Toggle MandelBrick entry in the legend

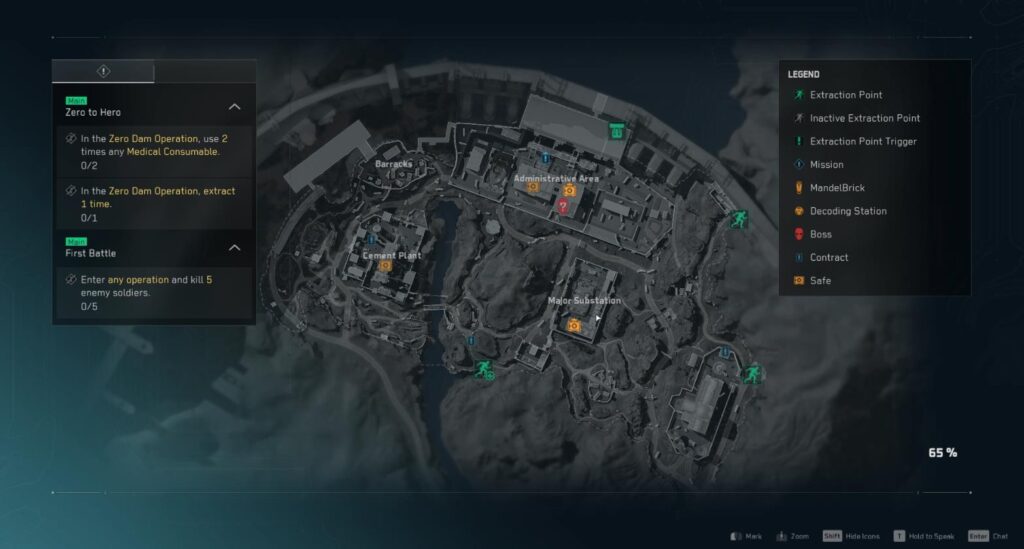tap(837, 188)
